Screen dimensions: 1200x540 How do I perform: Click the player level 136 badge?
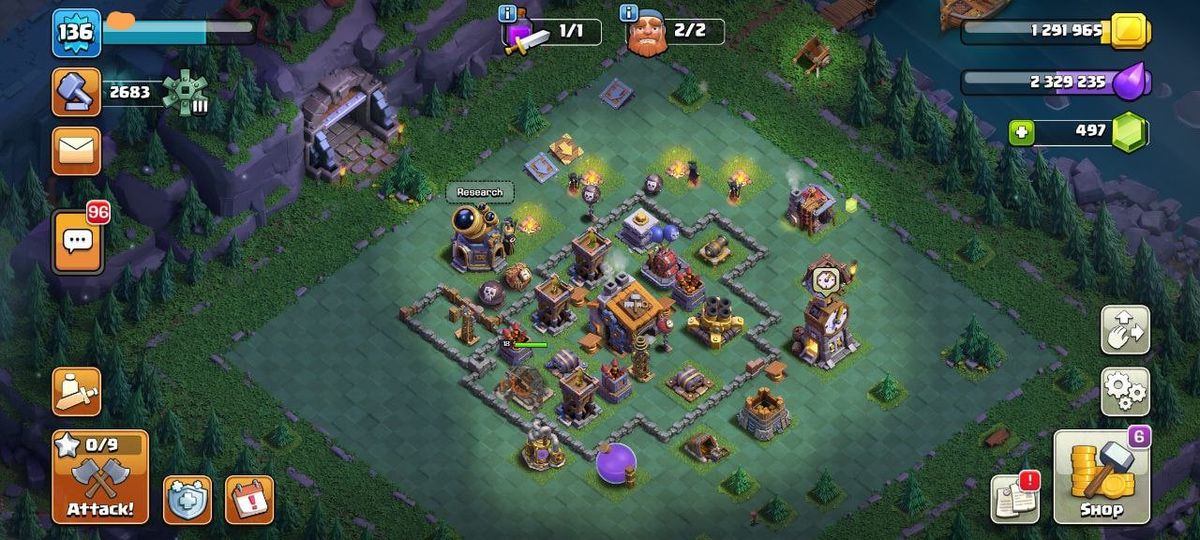click(x=76, y=33)
